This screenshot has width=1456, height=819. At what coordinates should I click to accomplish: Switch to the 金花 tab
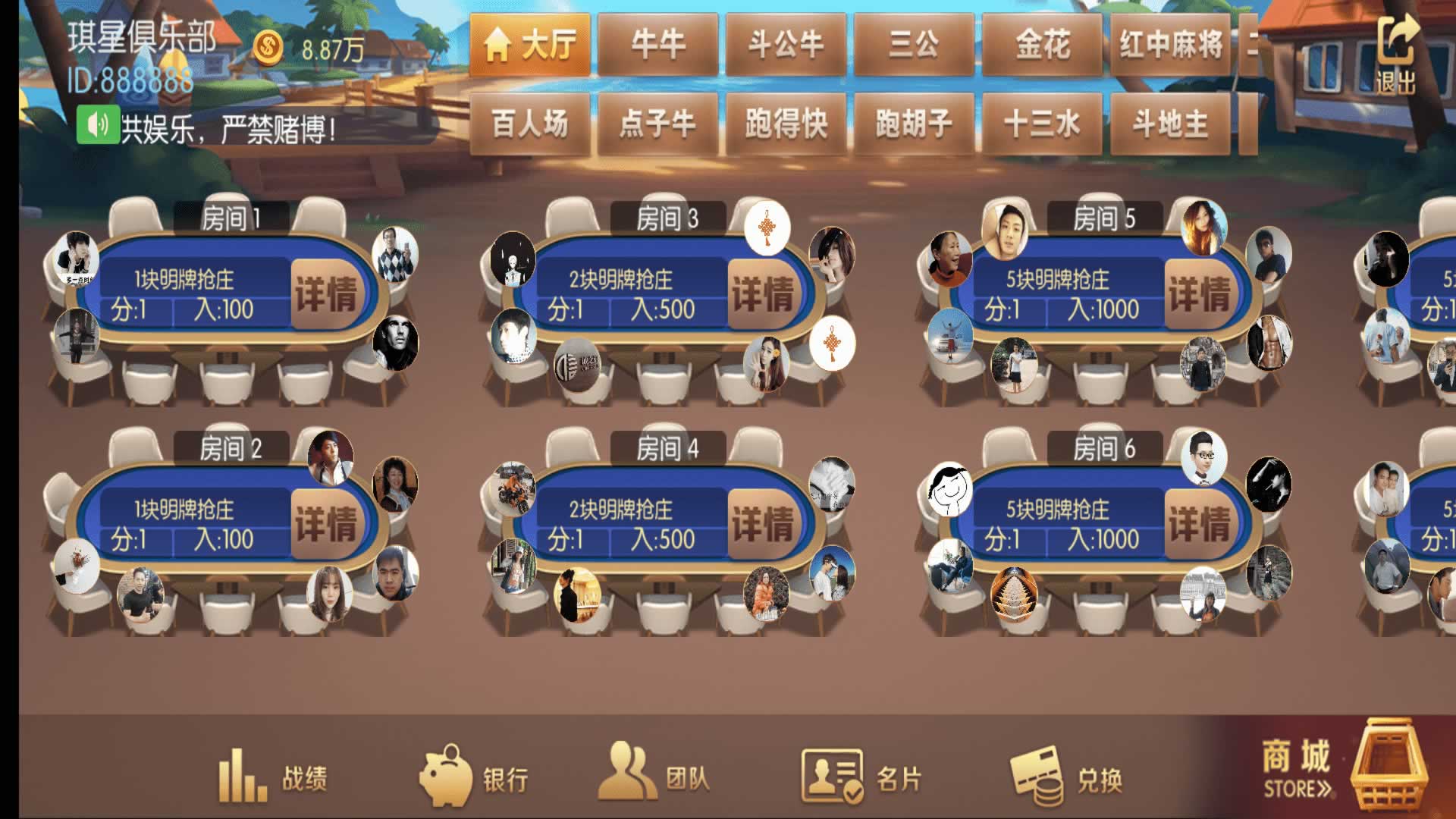click(x=1042, y=45)
